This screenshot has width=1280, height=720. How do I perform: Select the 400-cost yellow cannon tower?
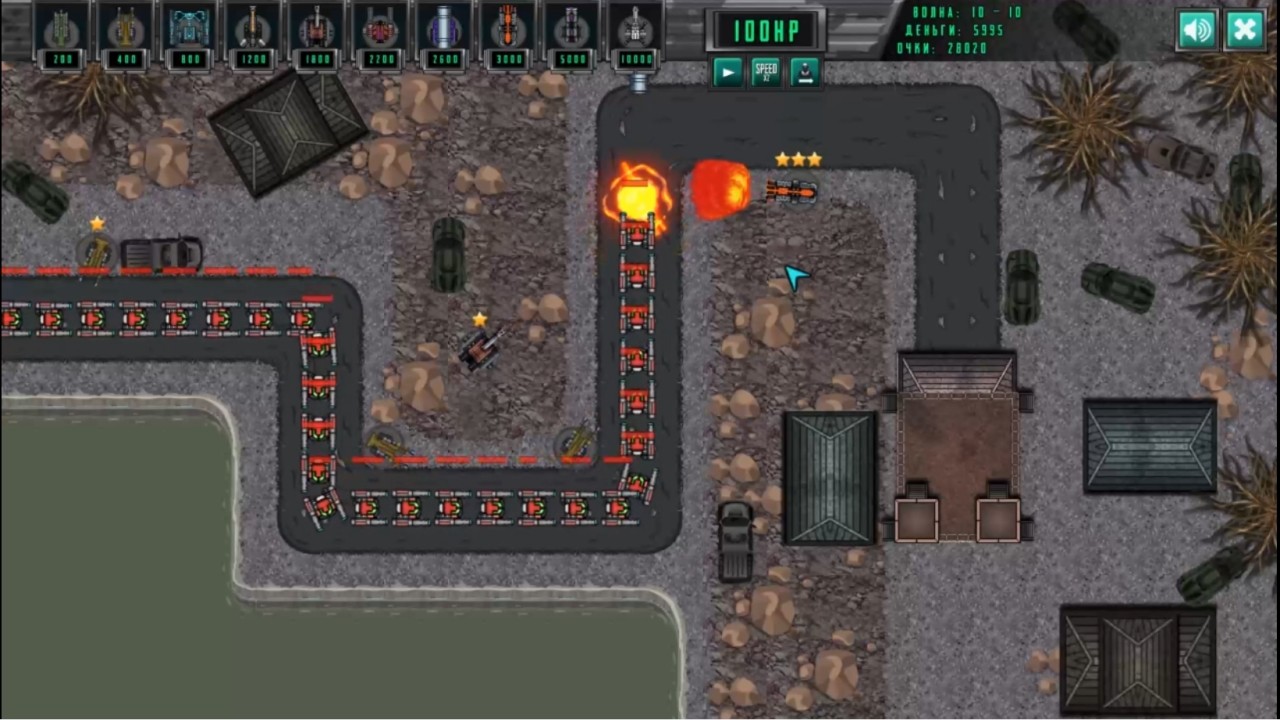tap(125, 30)
